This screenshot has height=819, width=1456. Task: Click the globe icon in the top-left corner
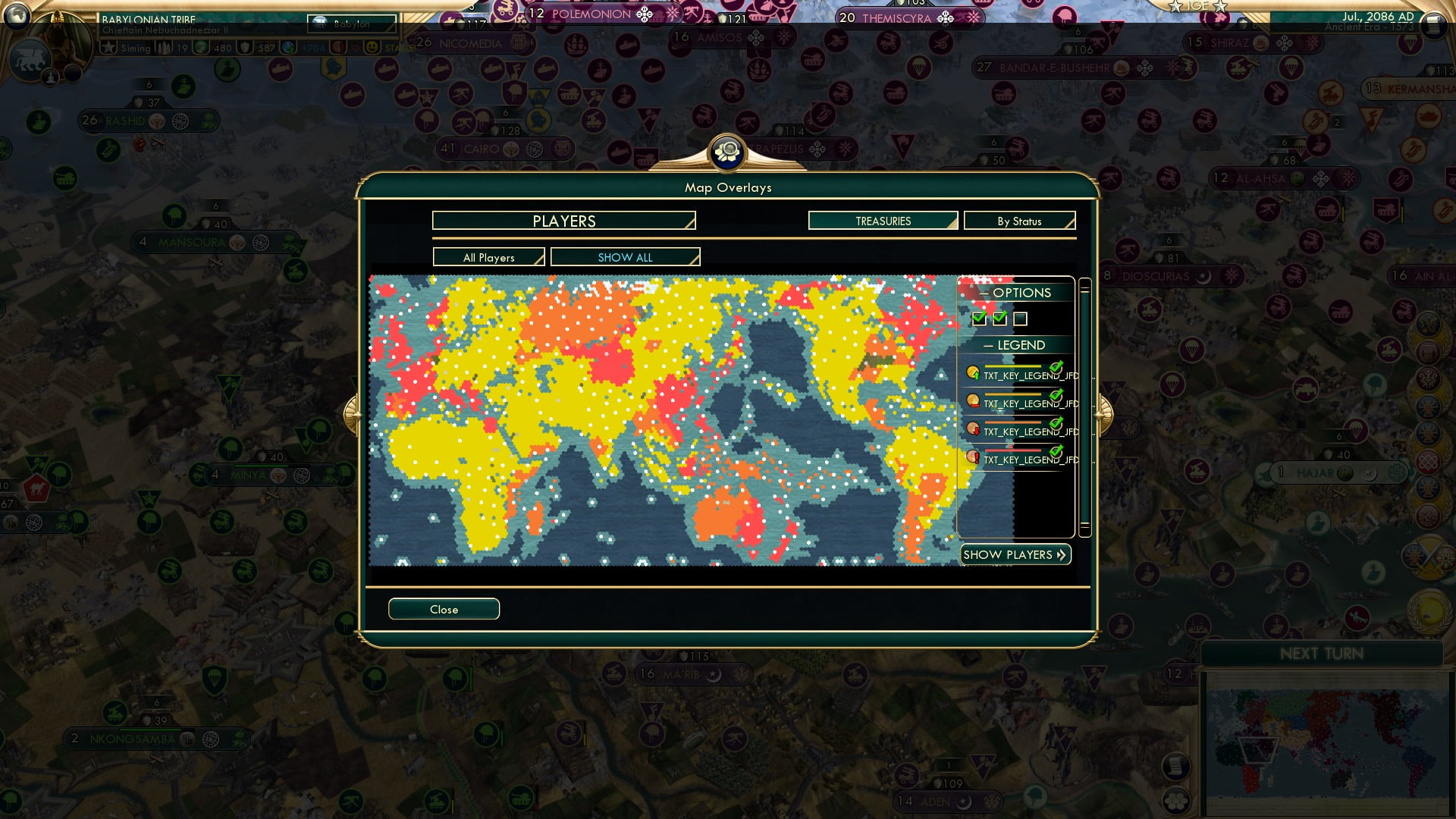[17, 15]
